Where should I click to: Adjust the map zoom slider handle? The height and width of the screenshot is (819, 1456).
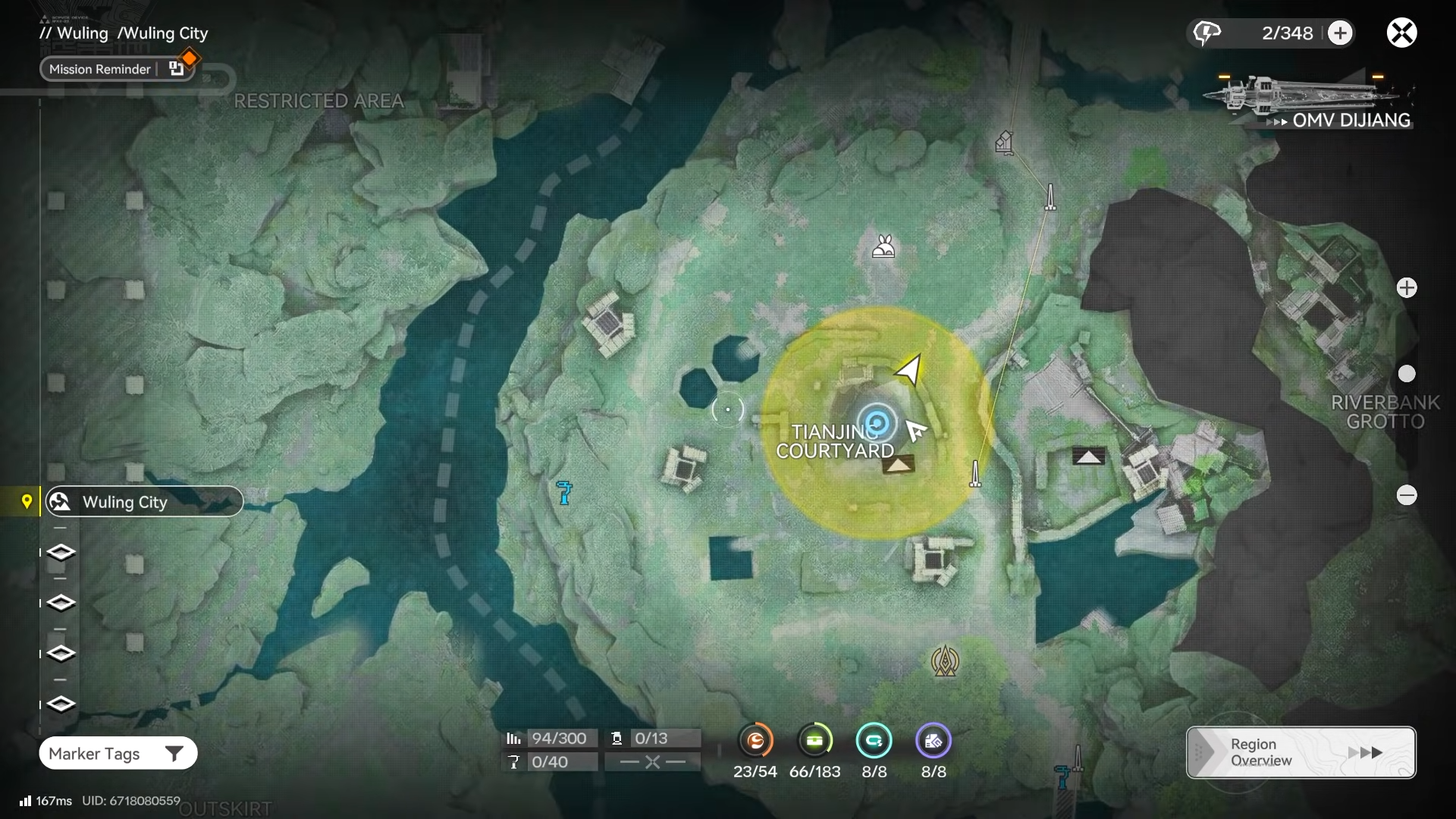click(1407, 374)
